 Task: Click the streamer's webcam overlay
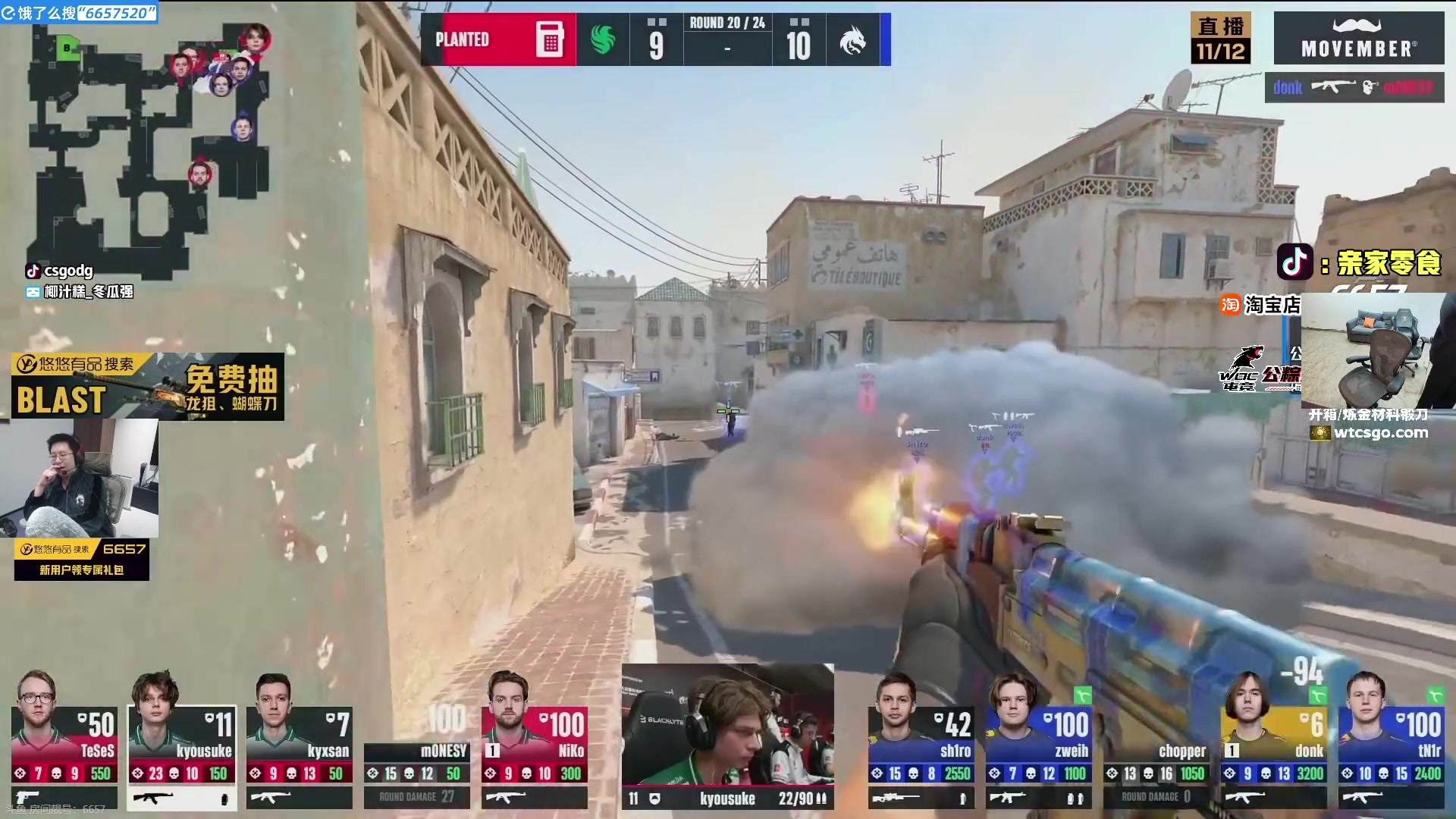[80, 479]
